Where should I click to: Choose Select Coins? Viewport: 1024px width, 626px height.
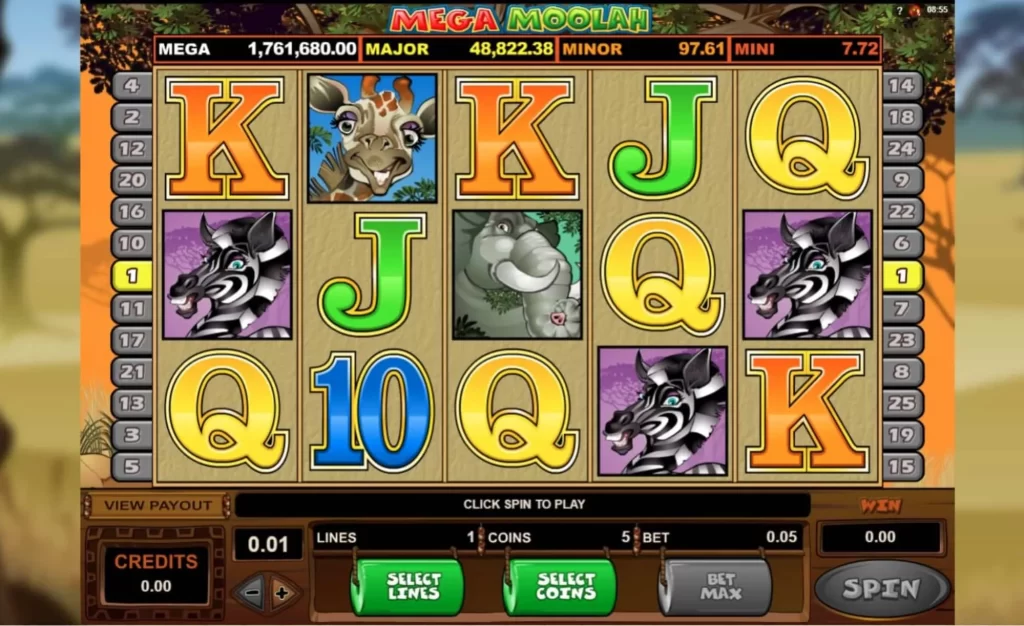pos(560,587)
